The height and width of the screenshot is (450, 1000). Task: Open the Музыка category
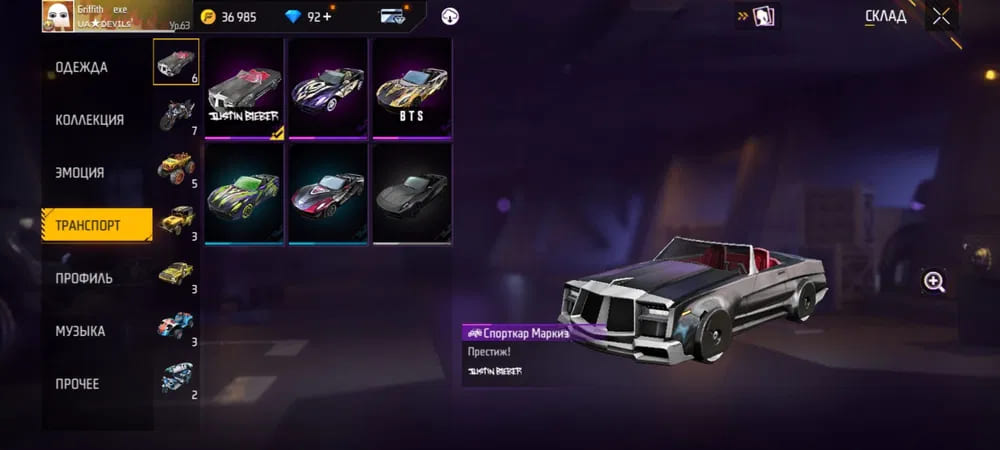pyautogui.click(x=81, y=331)
